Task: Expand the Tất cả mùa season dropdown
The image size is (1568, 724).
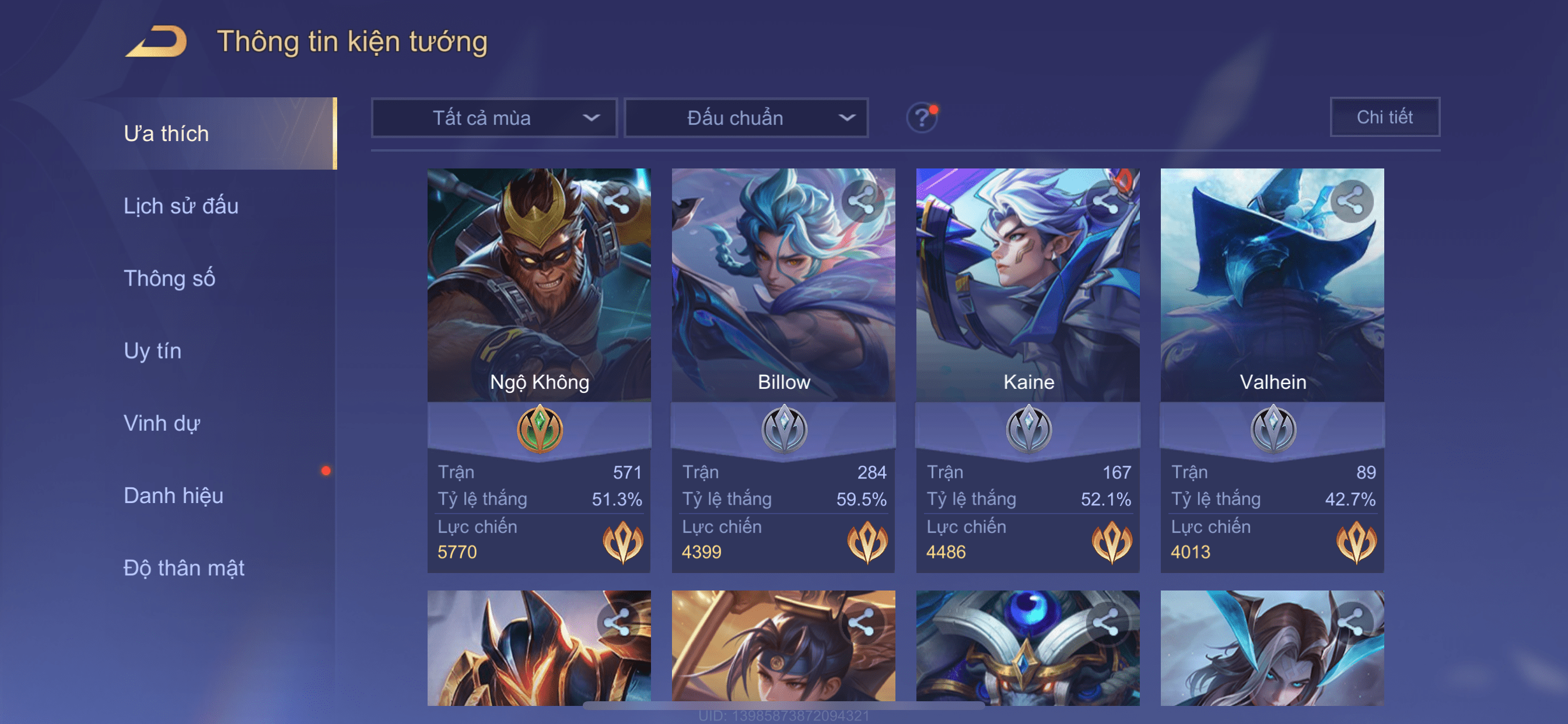Action: point(494,118)
